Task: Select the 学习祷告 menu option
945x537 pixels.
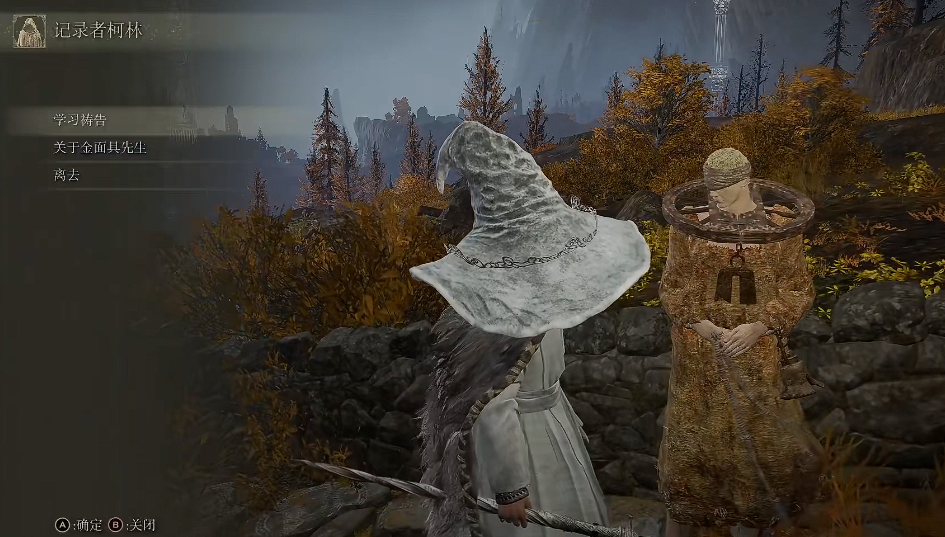Action: [80, 120]
